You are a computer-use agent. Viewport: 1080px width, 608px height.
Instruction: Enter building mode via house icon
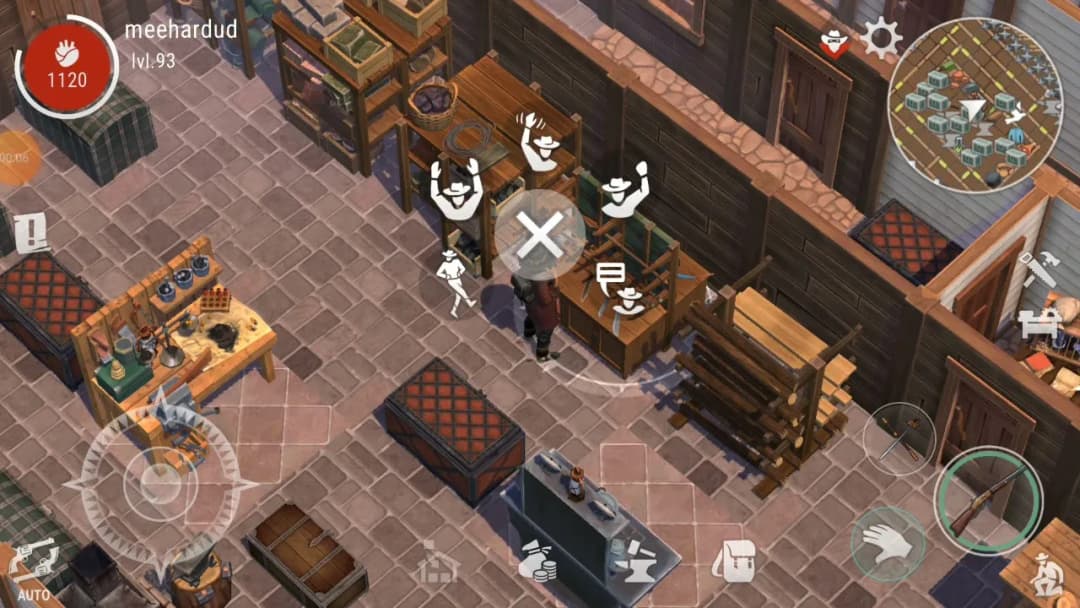tap(439, 563)
